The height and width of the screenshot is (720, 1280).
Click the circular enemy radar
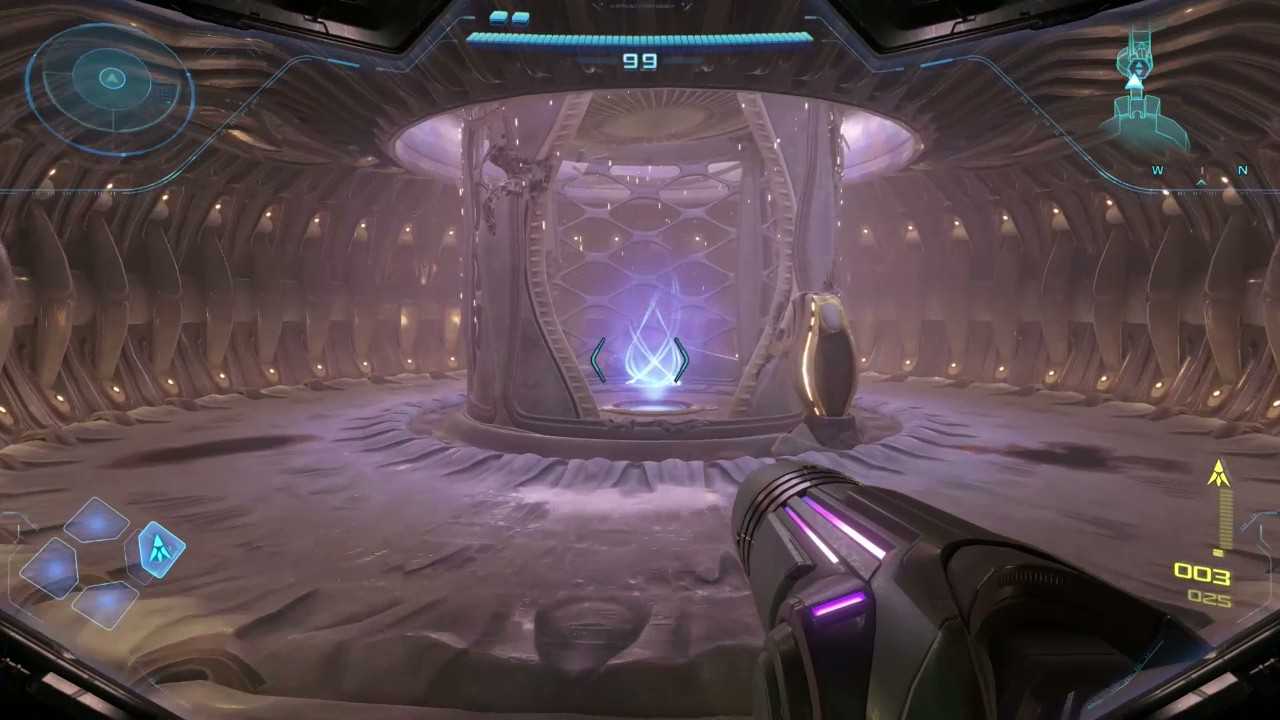point(110,88)
